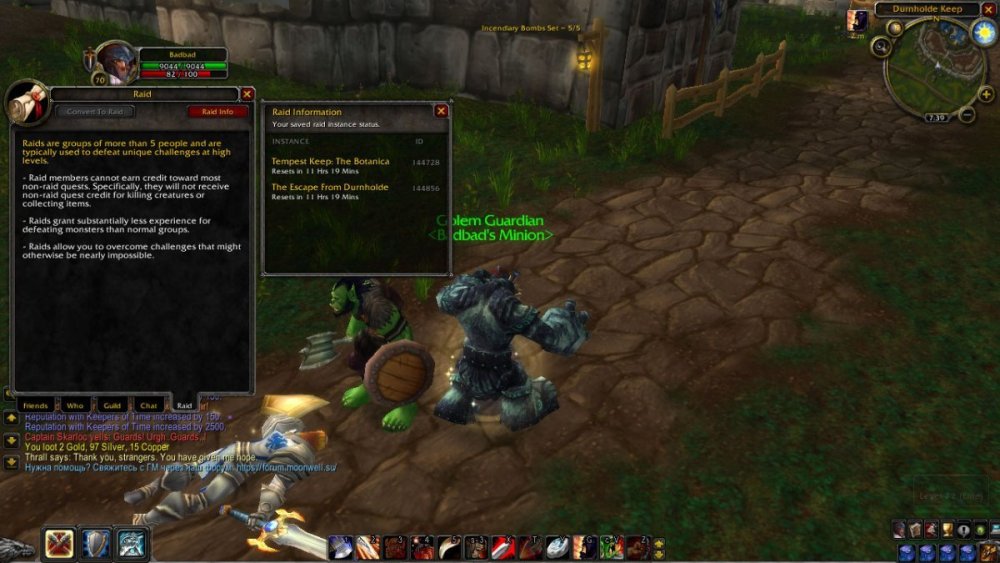
Task: Click the Badbad player portrait
Action: tap(116, 63)
